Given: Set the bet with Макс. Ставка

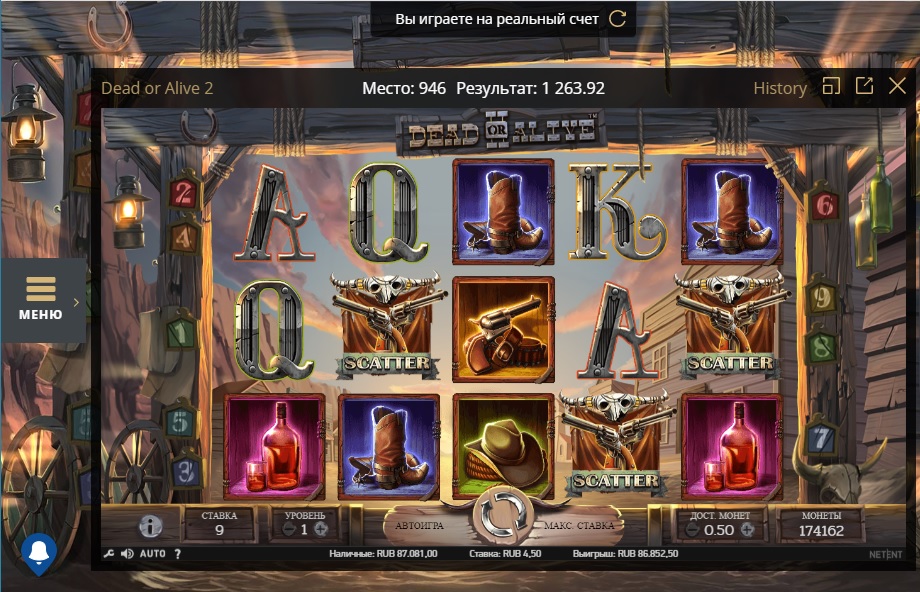Looking at the screenshot, I should click(x=579, y=525).
